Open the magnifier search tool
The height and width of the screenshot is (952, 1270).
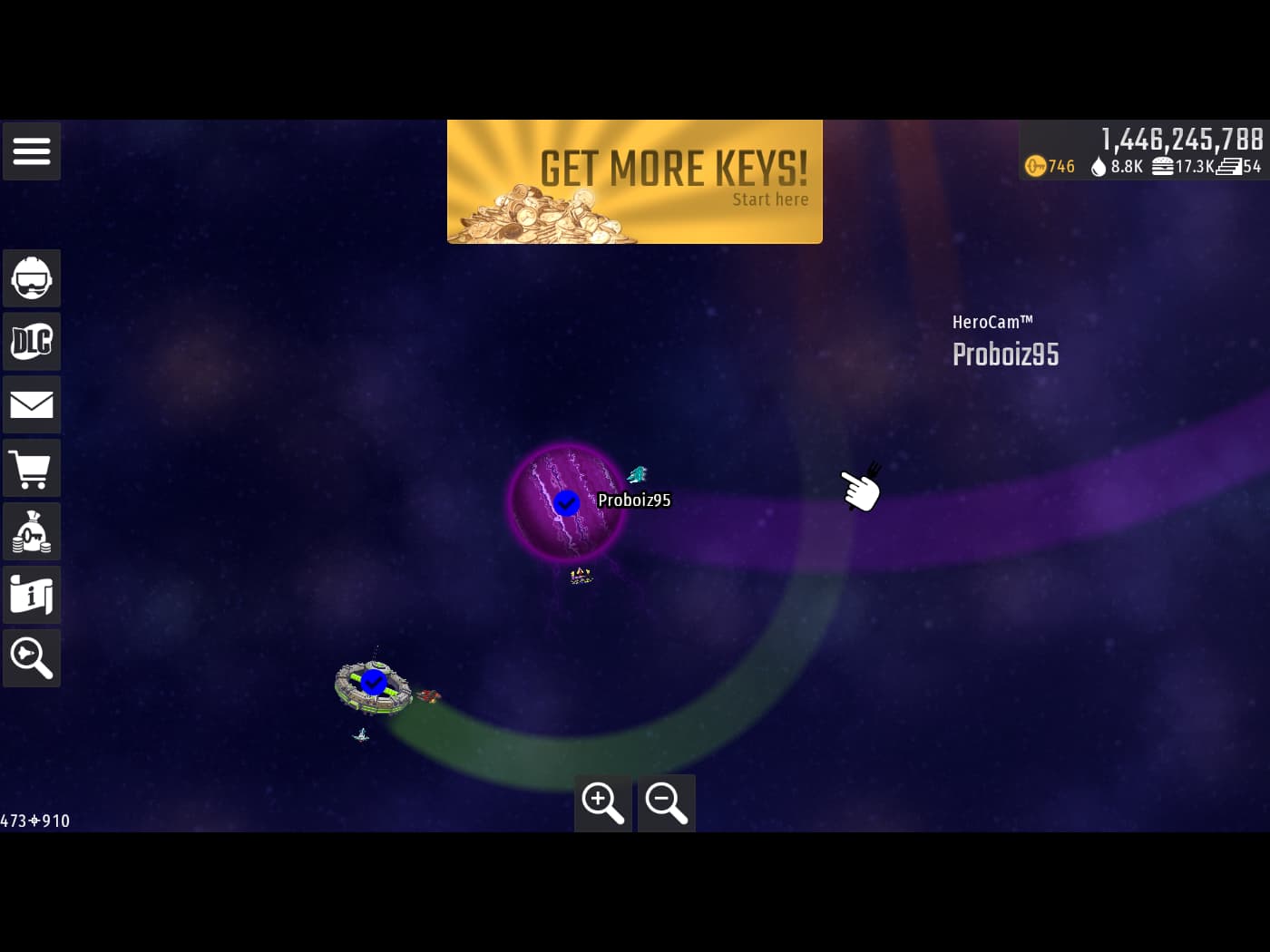[32, 658]
